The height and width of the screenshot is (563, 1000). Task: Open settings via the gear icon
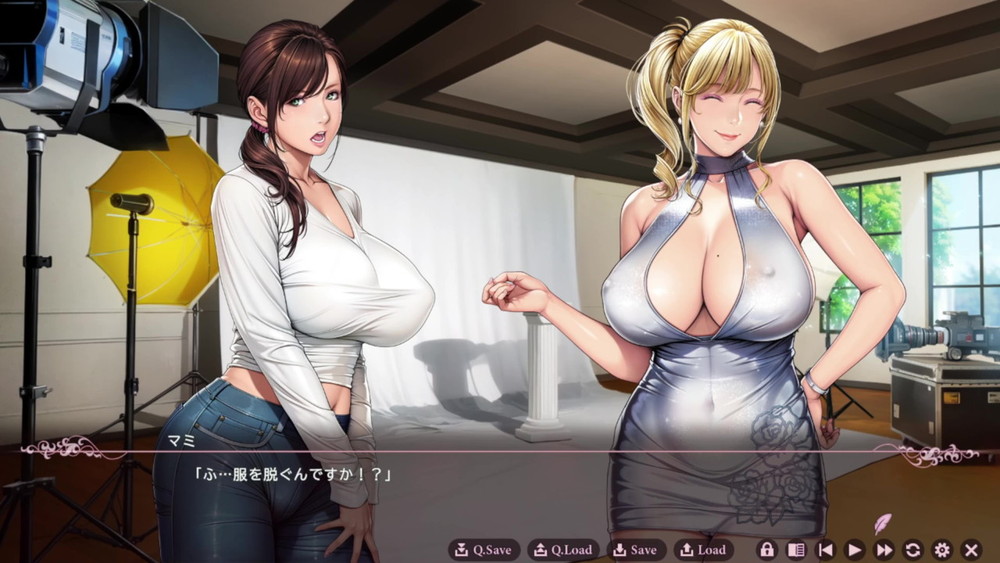pos(941,549)
